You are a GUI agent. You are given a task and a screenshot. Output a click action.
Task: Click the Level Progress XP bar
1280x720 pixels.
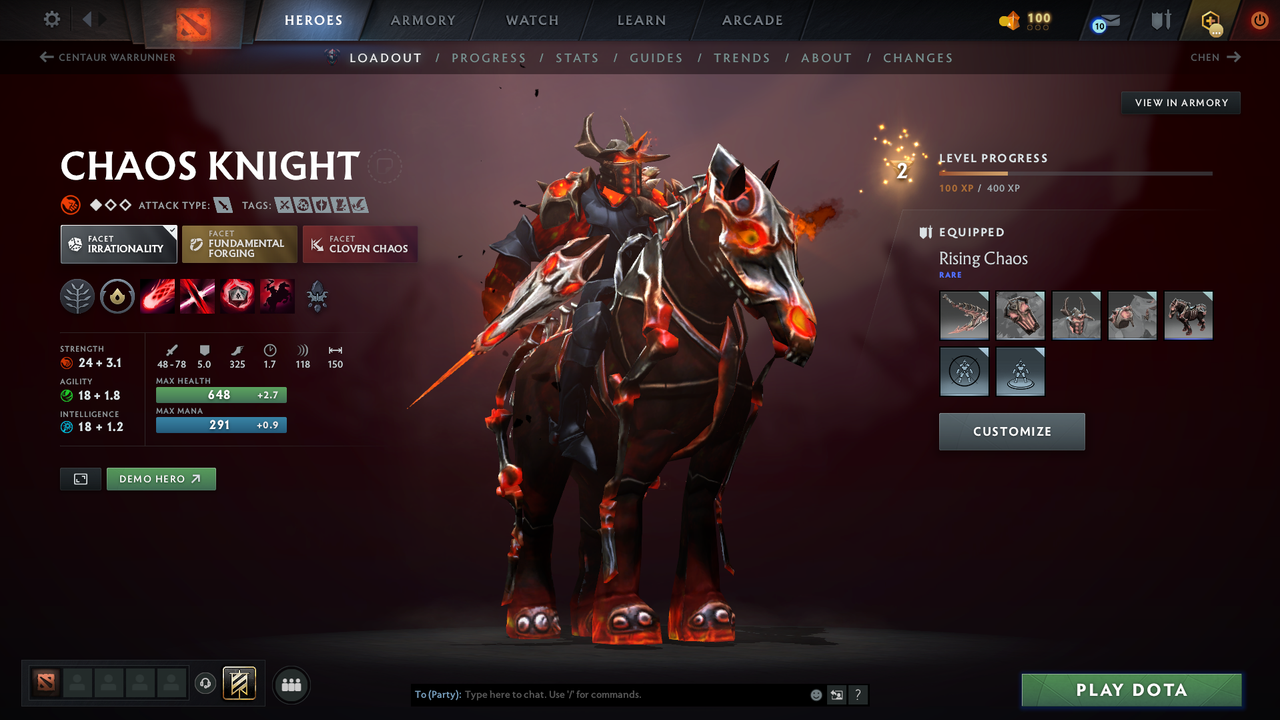coord(1076,172)
